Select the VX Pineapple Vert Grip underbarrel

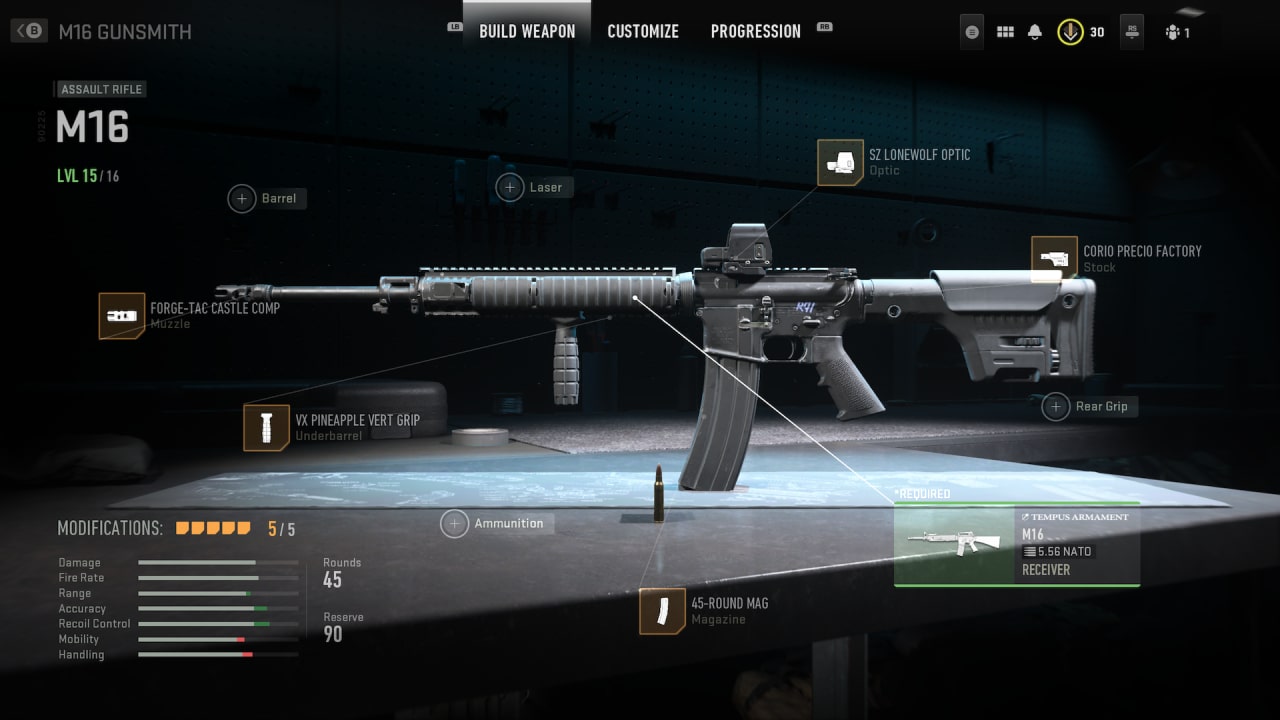(266, 428)
